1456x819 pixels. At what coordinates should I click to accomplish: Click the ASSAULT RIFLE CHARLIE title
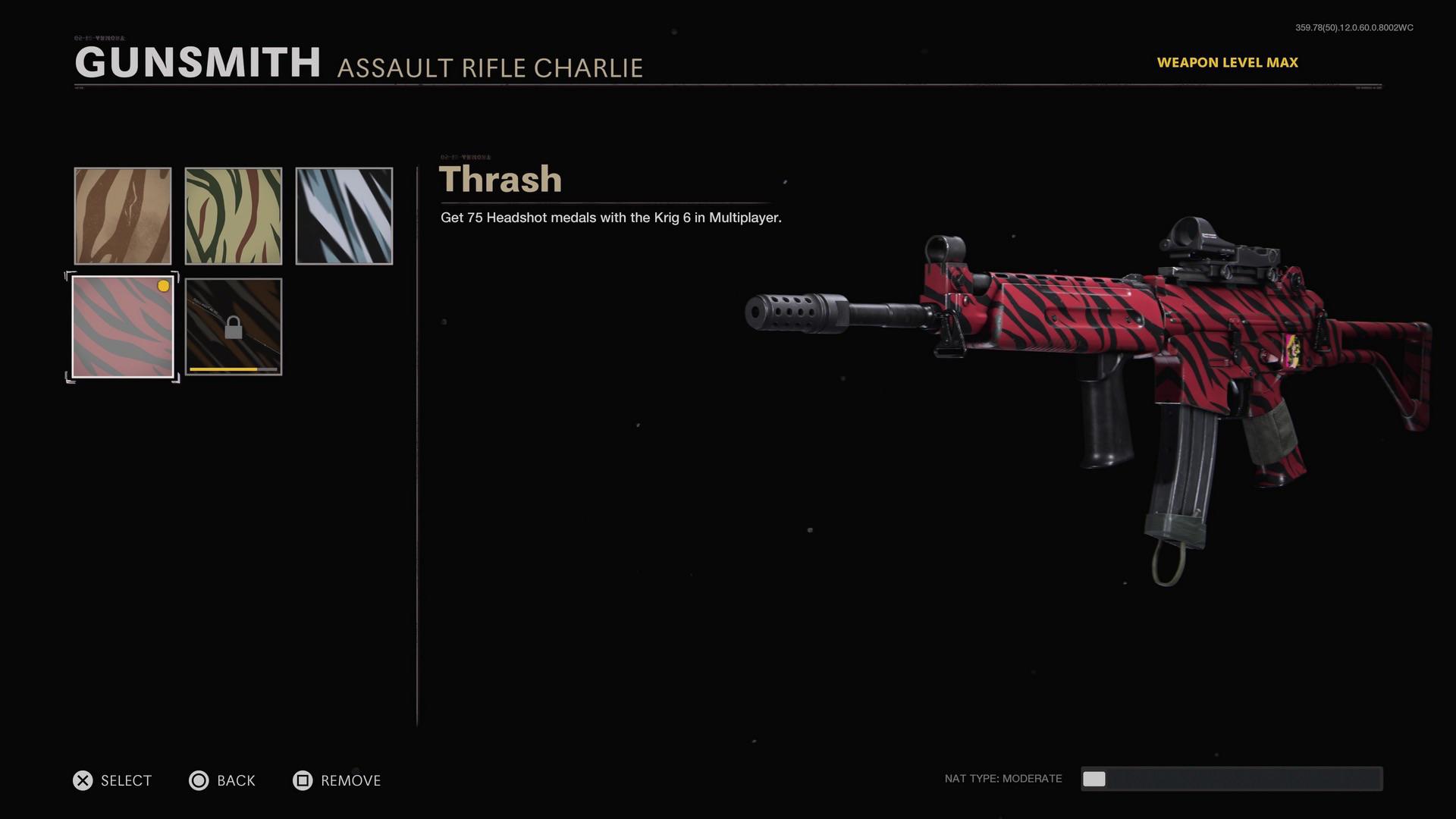click(491, 67)
